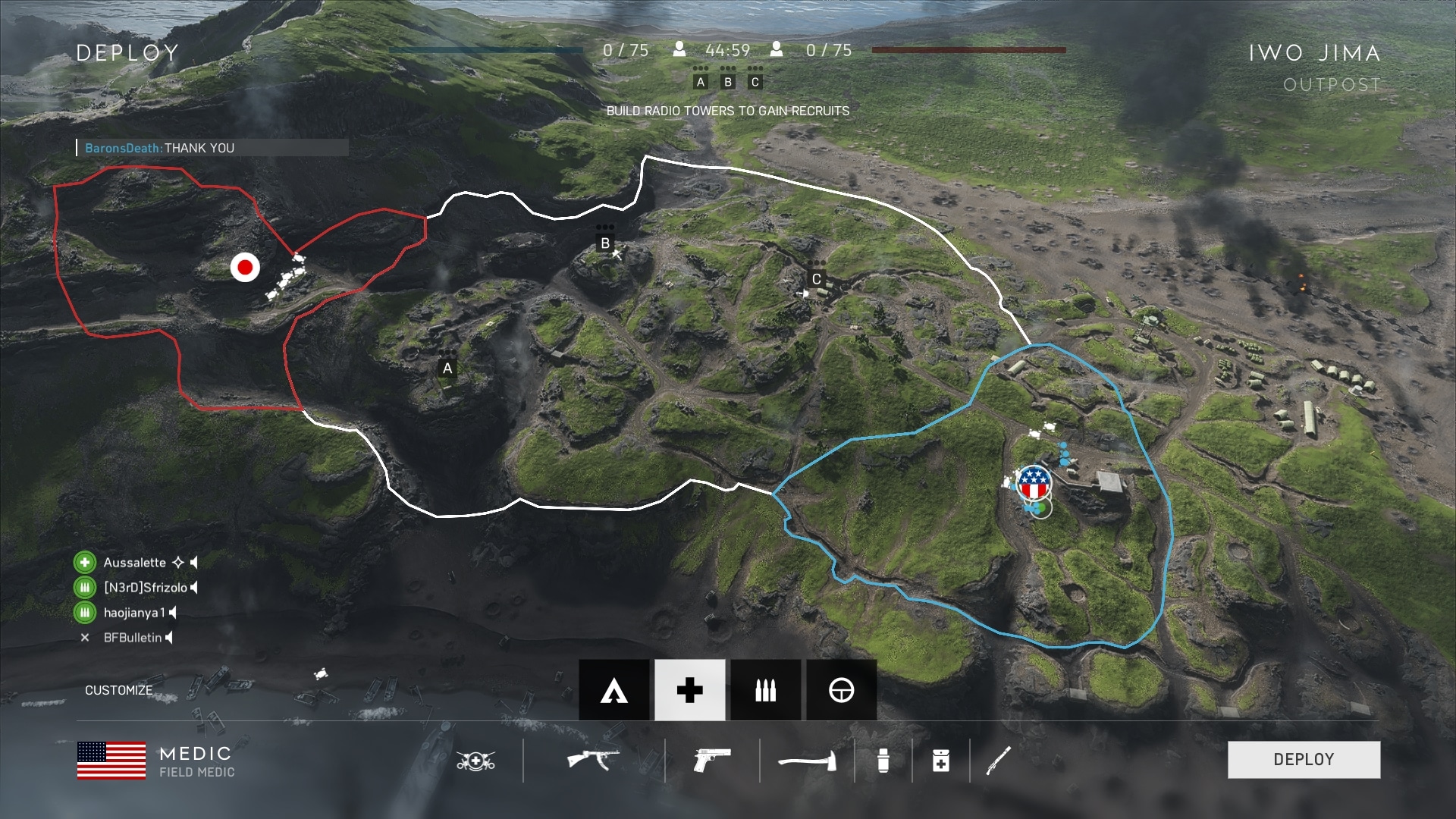Open the Customize loadout option
The width and height of the screenshot is (1456, 819).
click(119, 690)
